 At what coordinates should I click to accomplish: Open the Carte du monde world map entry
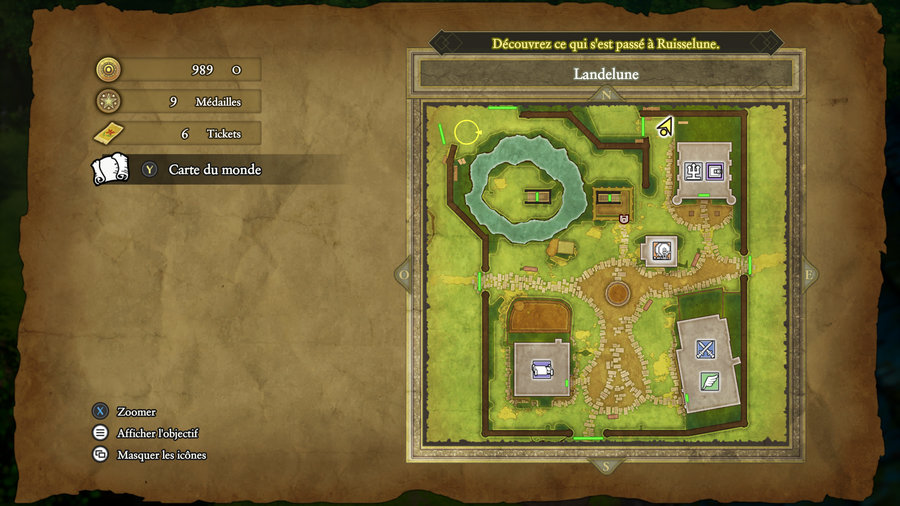214,170
